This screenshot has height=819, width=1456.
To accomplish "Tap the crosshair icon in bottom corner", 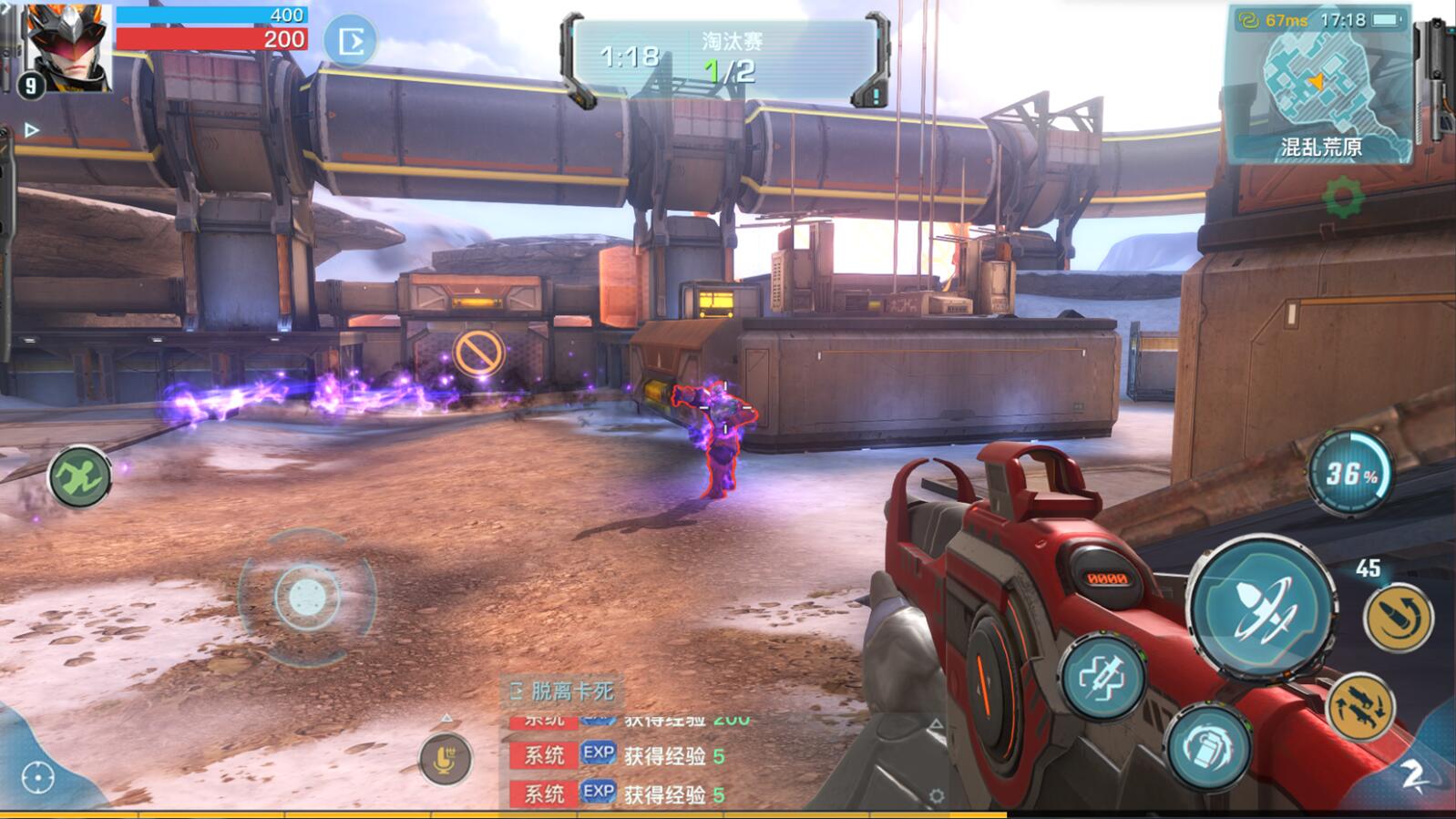I will [x=37, y=778].
